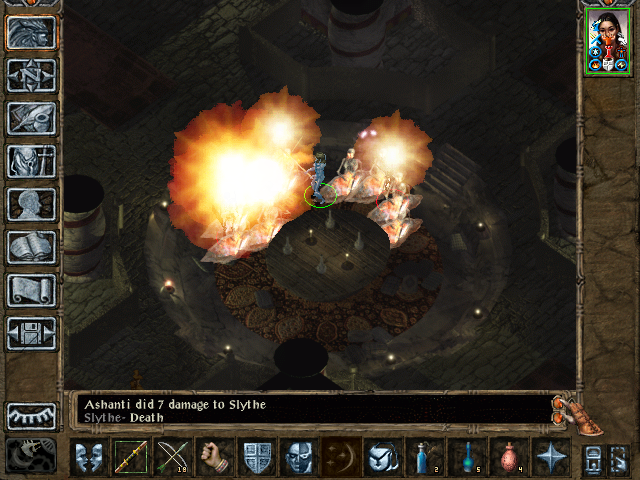Use the blue potion with count 2
Screen dimensions: 640x480
tap(424, 457)
